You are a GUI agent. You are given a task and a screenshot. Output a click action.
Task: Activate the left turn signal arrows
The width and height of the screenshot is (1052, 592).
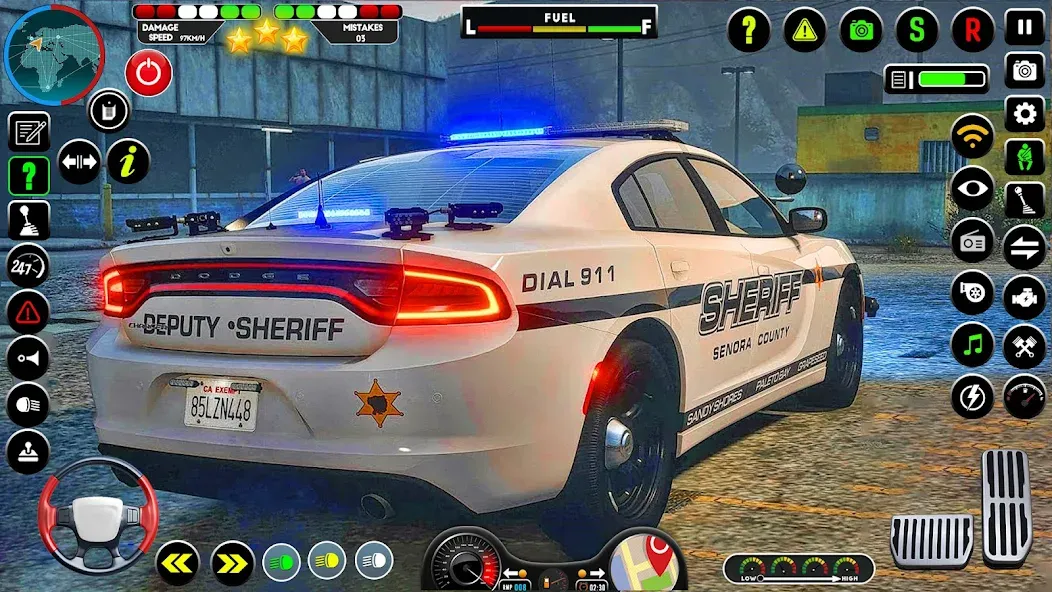[177, 563]
